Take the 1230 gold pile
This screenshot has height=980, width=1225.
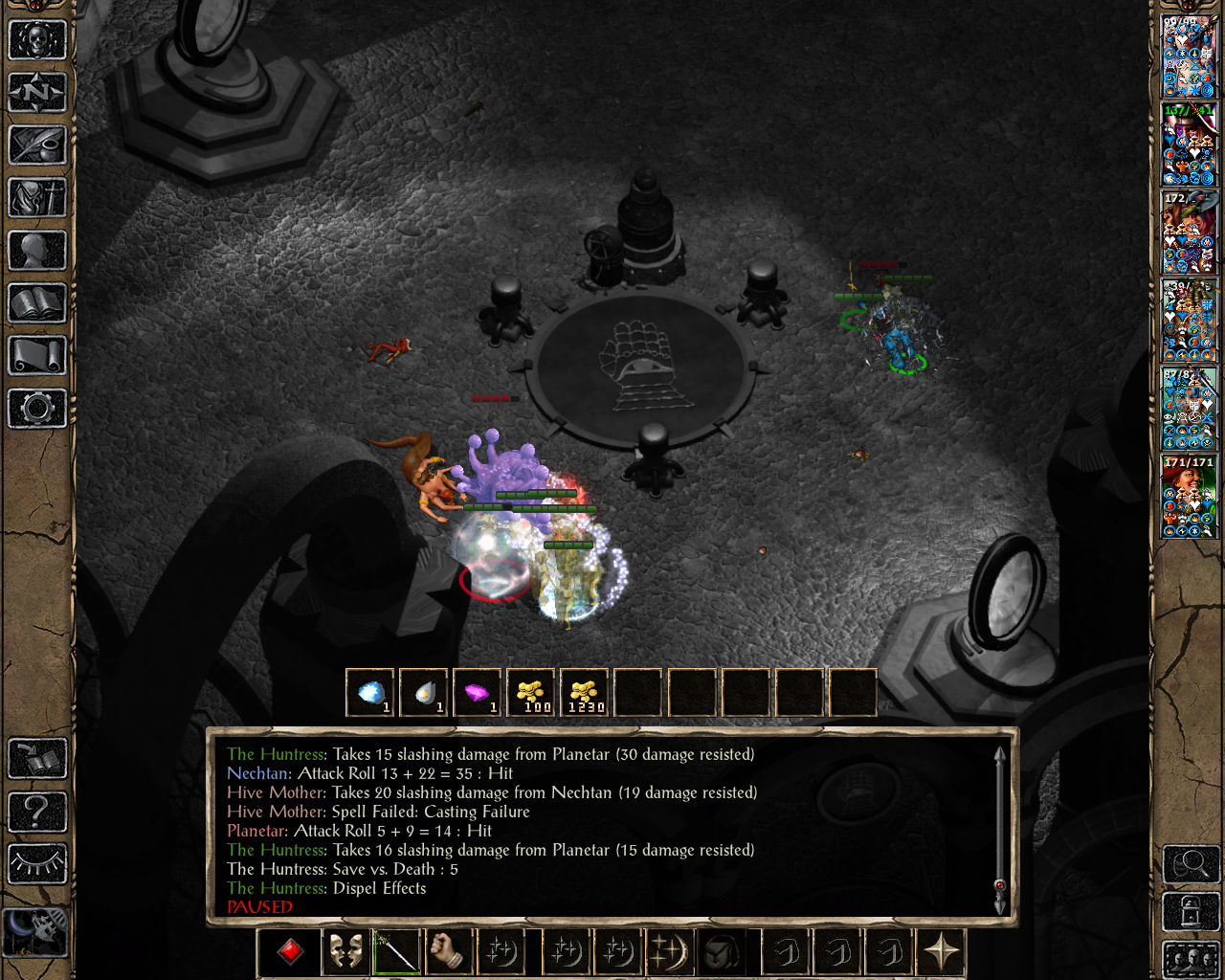pyautogui.click(x=585, y=692)
